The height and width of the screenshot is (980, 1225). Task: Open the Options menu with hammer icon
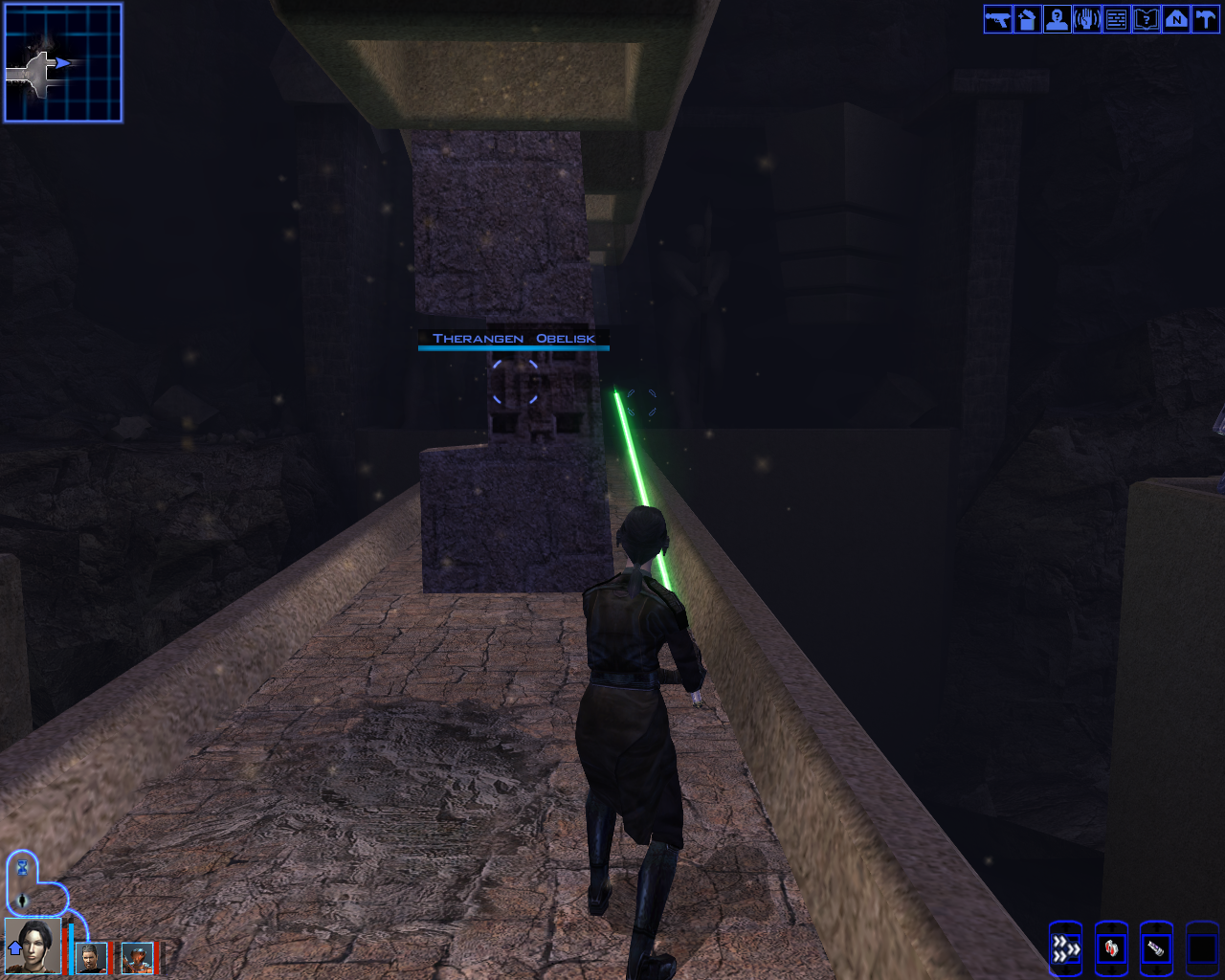tap(1205, 19)
